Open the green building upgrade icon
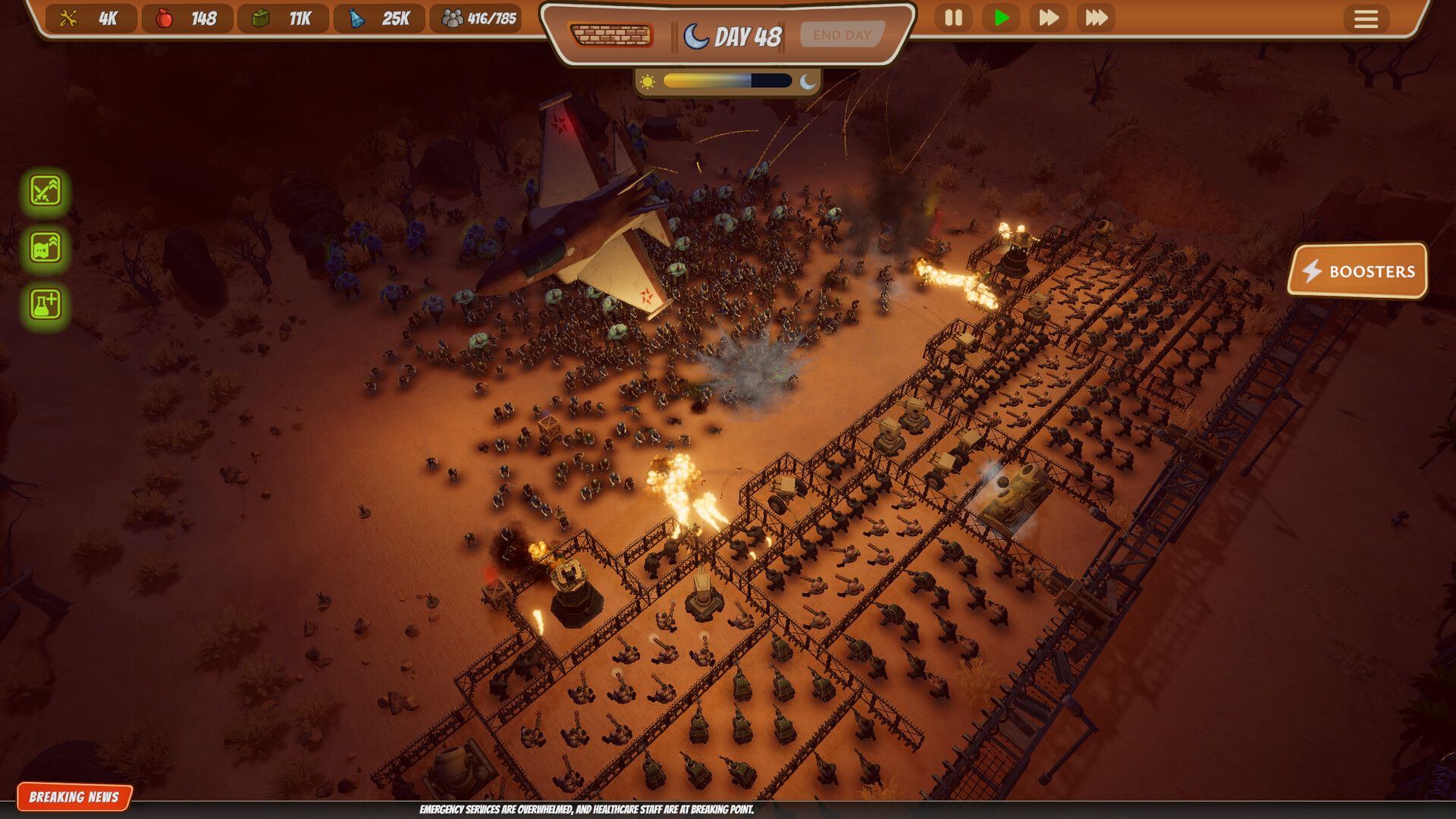 pyautogui.click(x=45, y=247)
